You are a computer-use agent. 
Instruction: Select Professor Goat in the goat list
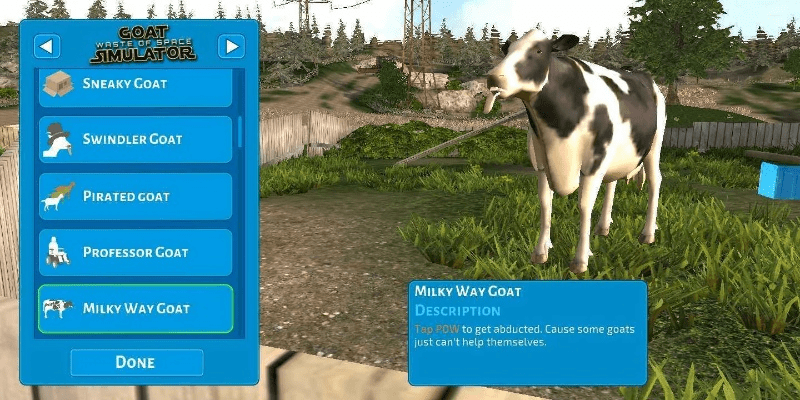(135, 253)
